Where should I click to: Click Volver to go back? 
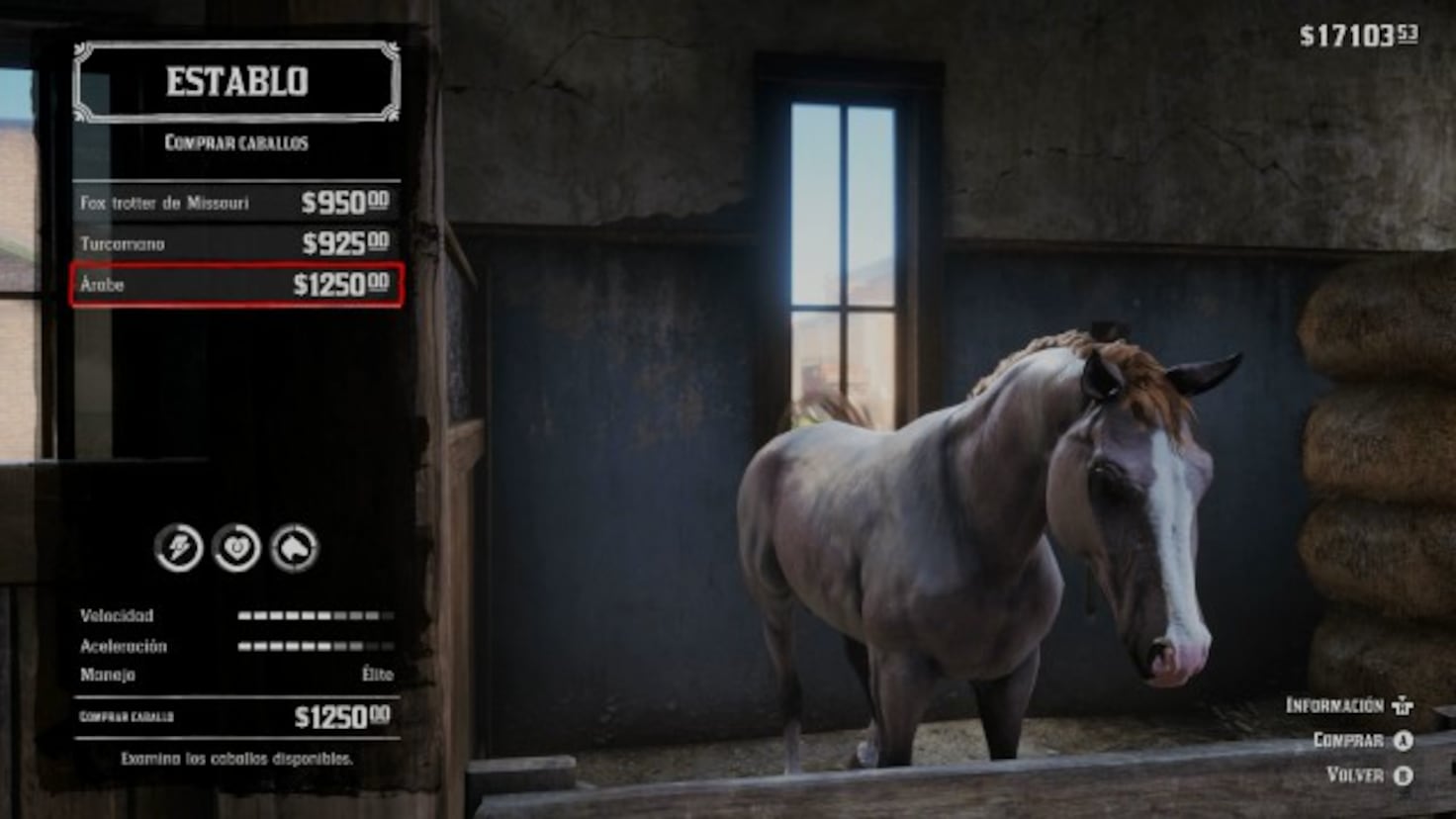click(x=1354, y=776)
